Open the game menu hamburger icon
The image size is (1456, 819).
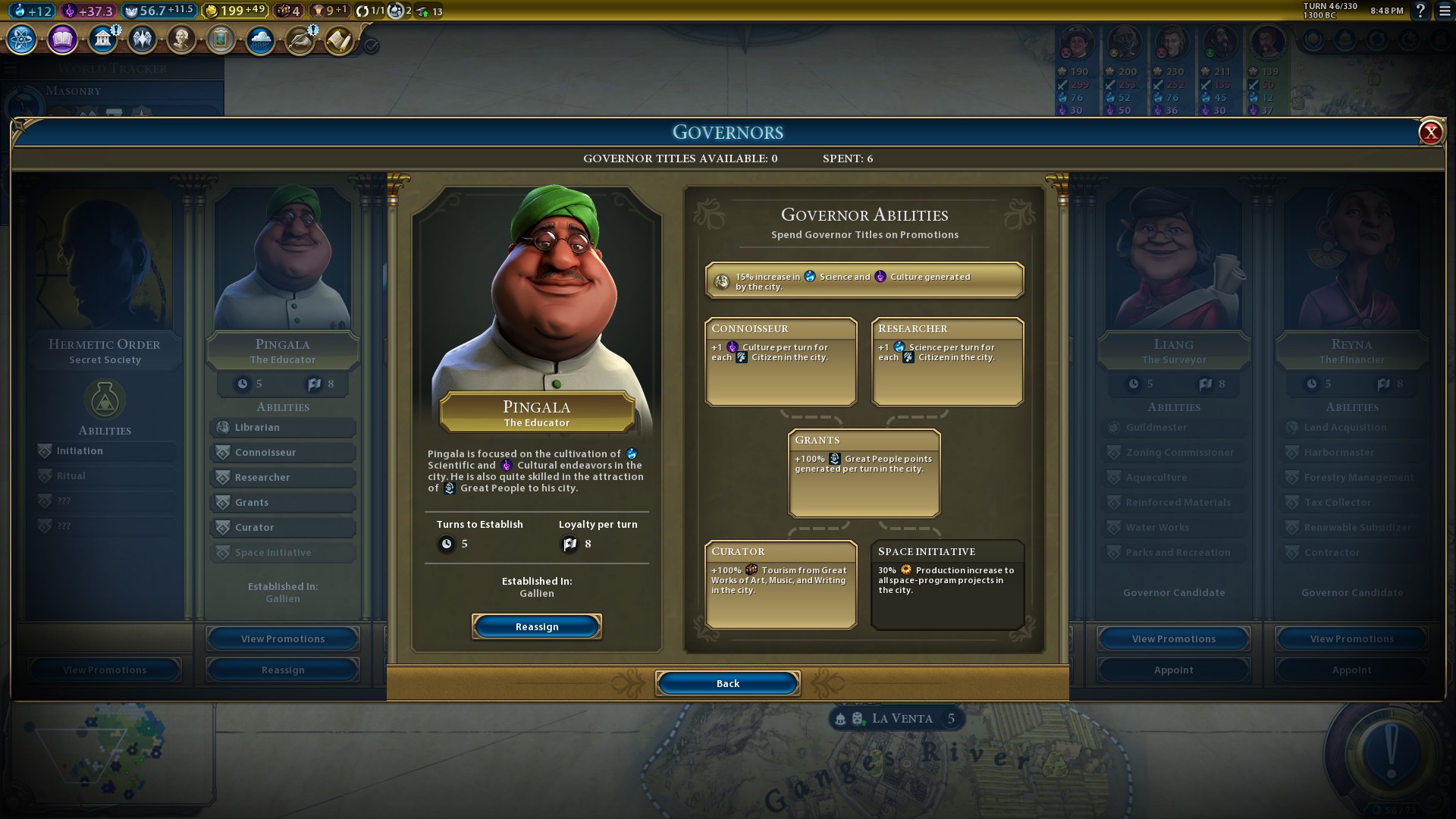[x=1444, y=11]
